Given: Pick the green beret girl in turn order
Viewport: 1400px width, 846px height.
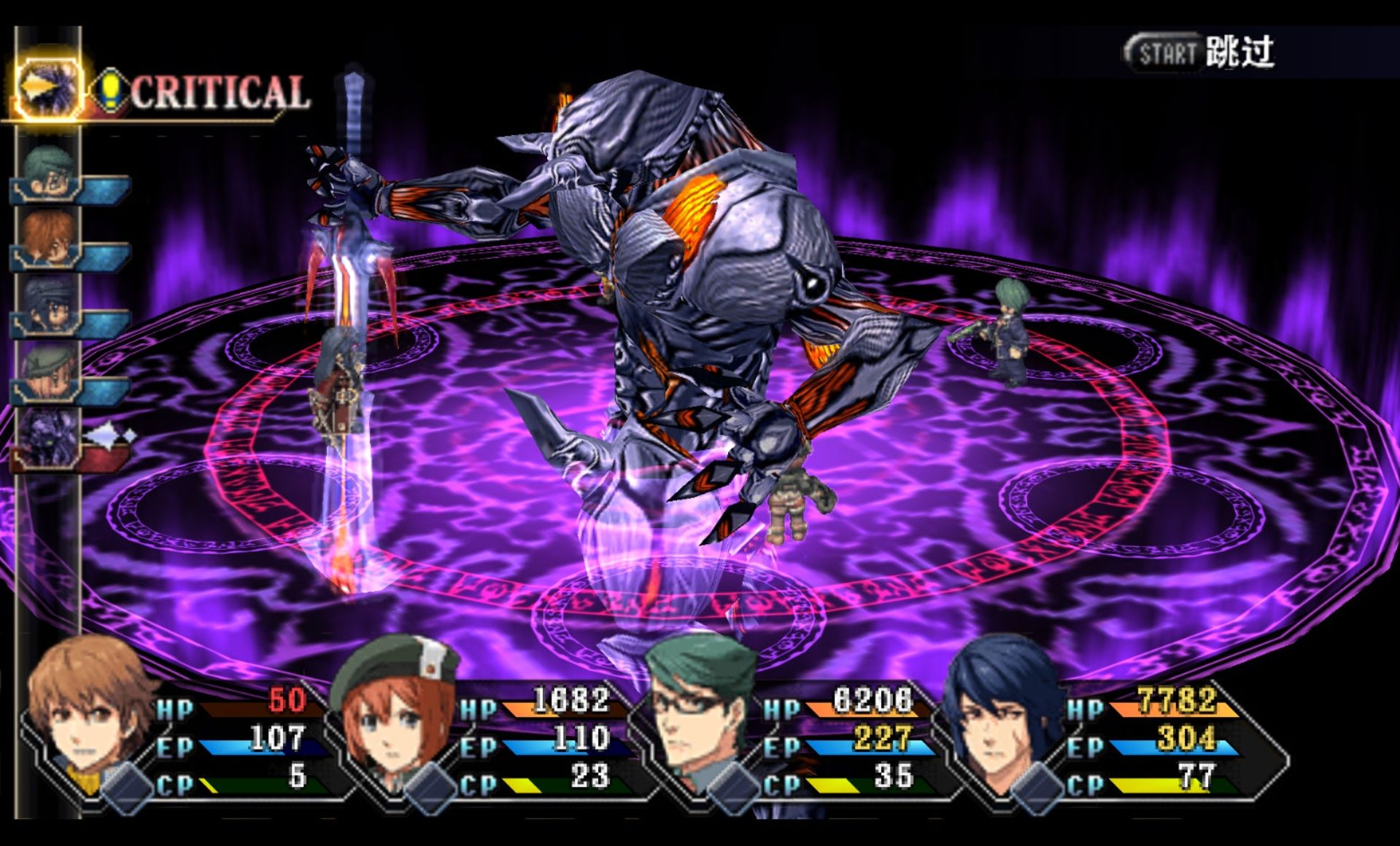Looking at the screenshot, I should pos(48,372).
